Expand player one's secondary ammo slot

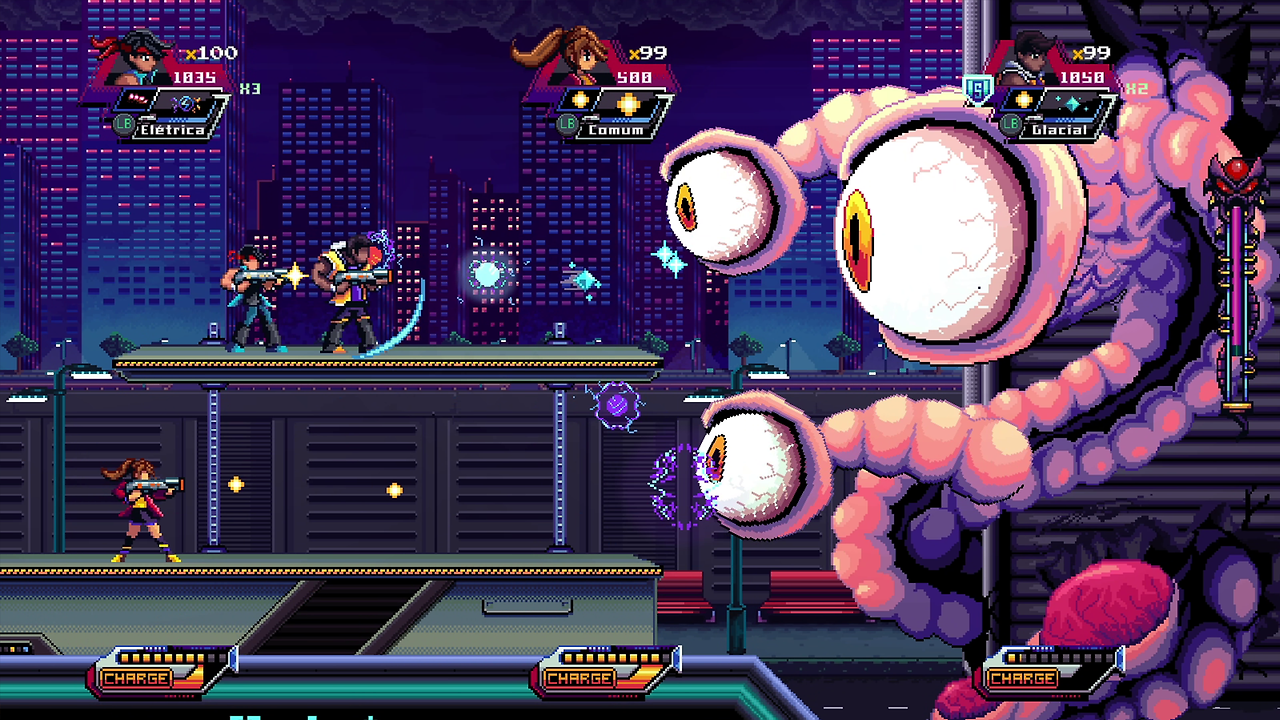(137, 100)
